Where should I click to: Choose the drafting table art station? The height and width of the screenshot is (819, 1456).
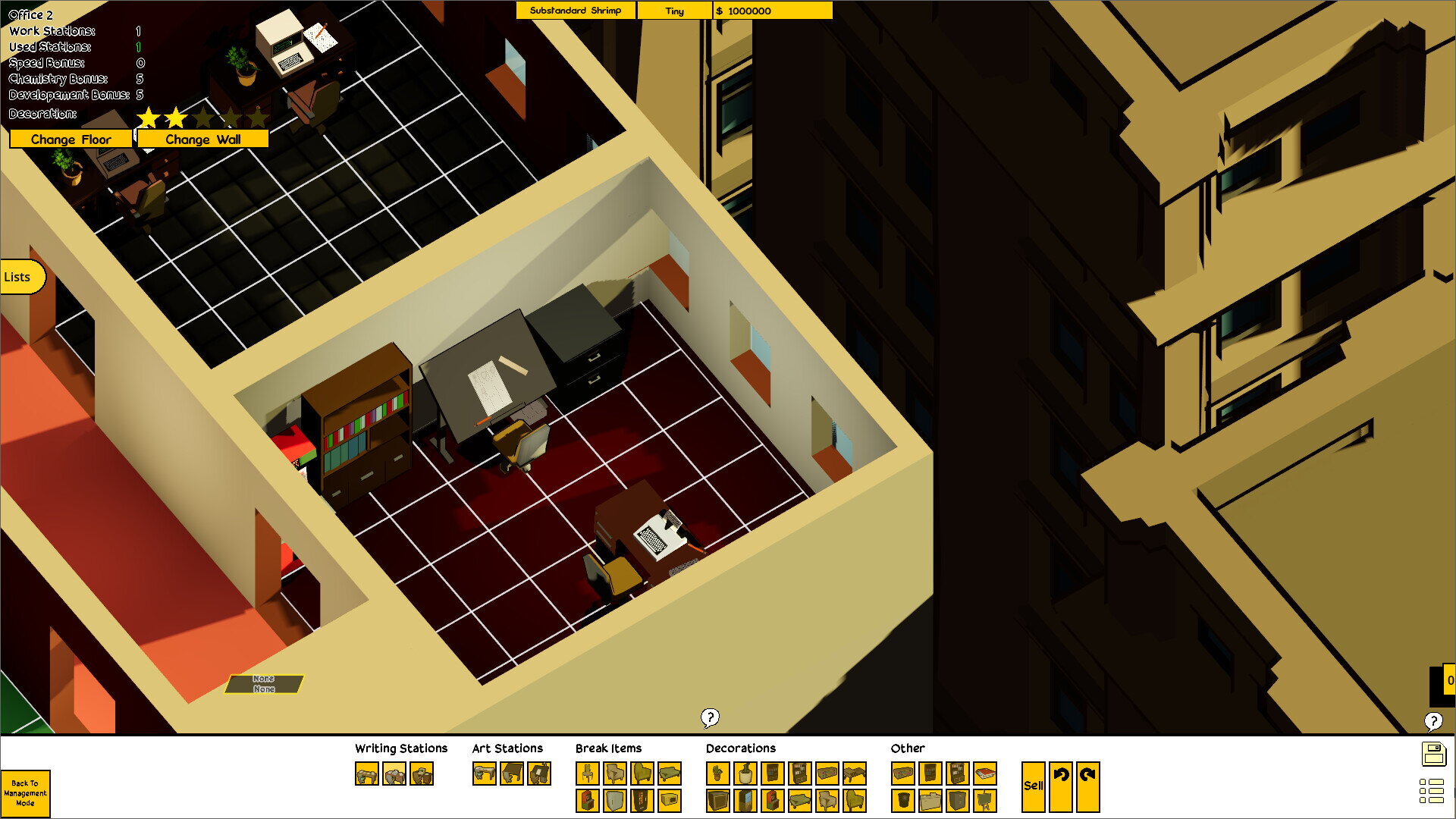(x=512, y=774)
